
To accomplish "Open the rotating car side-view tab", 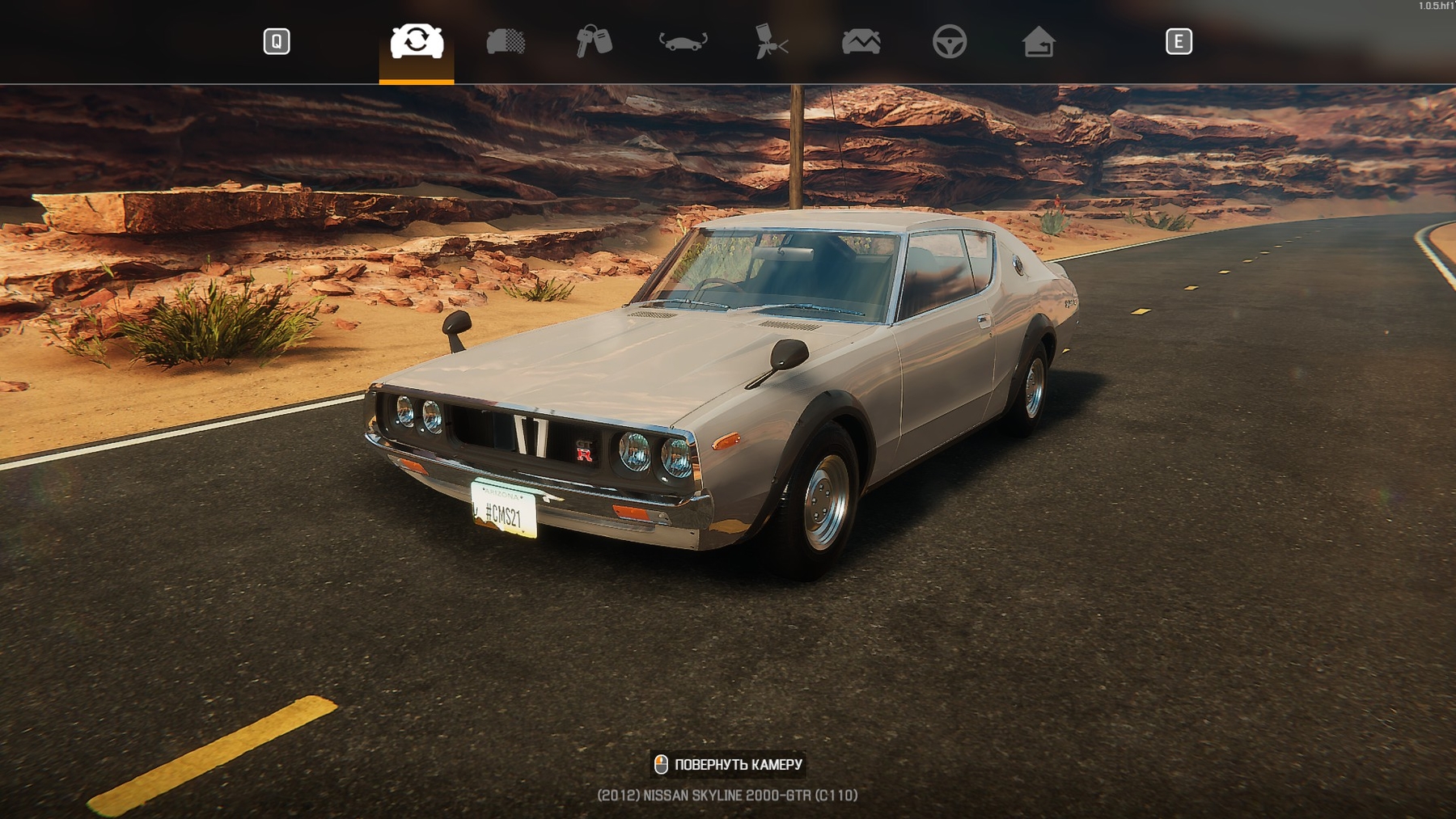I will pyautogui.click(x=684, y=41).
